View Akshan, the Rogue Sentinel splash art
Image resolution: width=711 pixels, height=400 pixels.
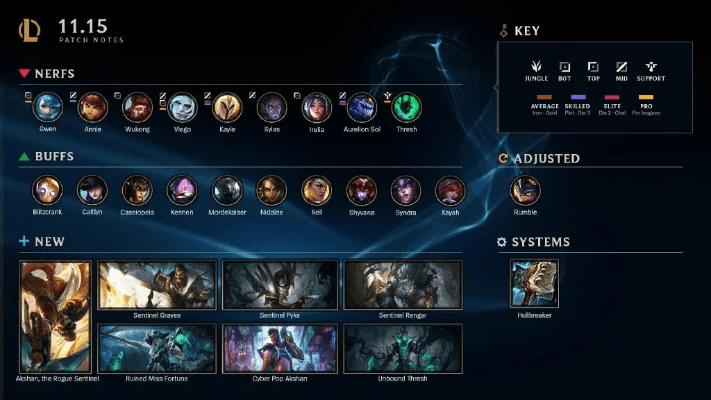coord(55,315)
